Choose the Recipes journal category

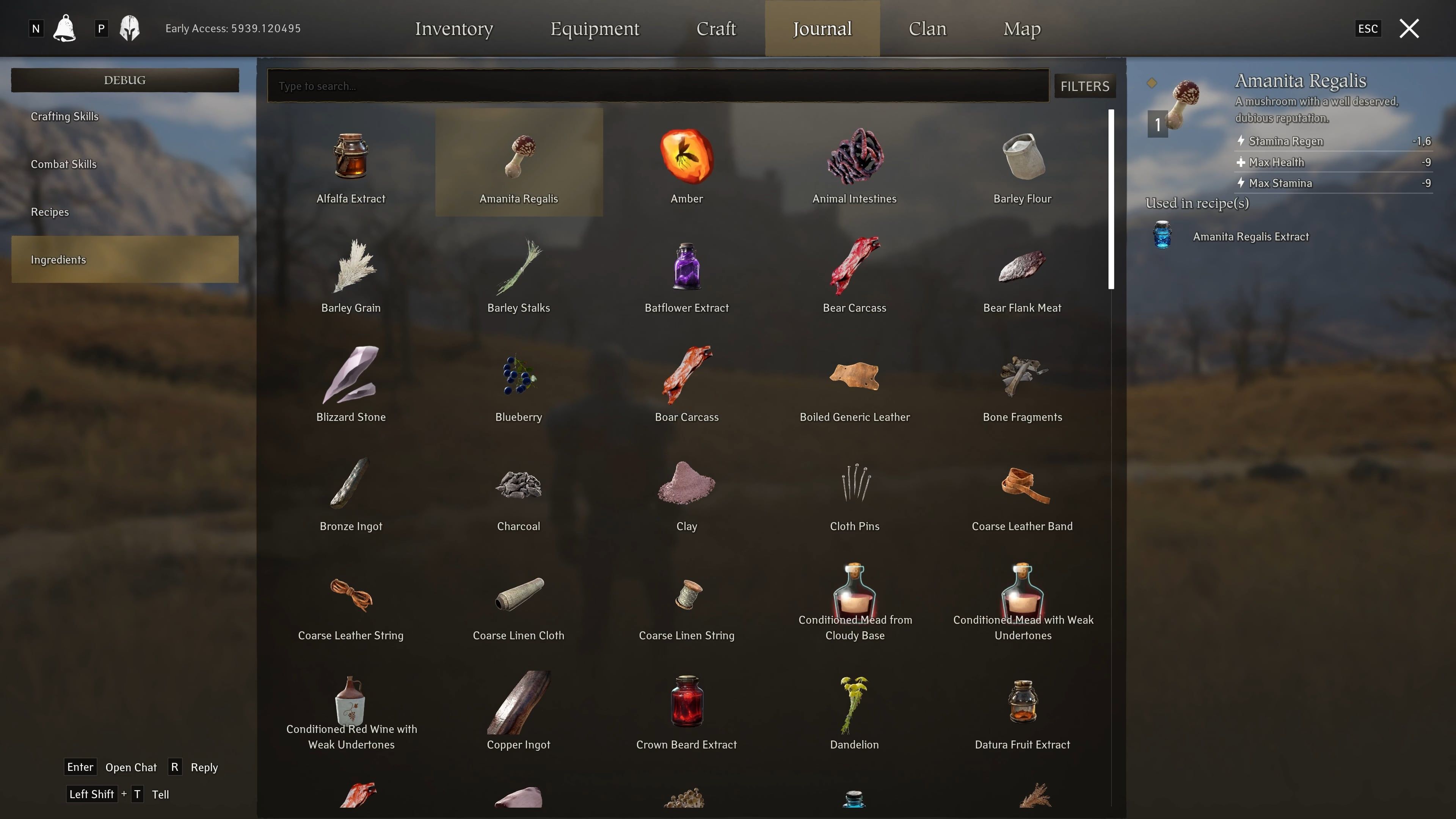tap(50, 212)
